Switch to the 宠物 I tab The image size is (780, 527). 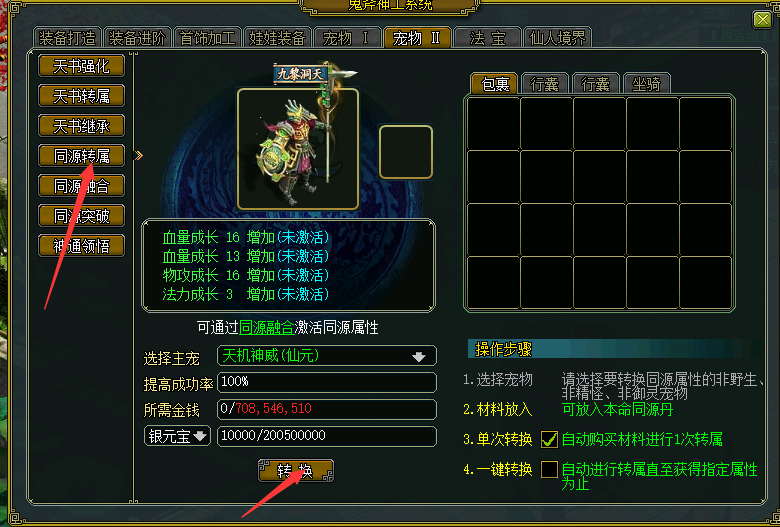pyautogui.click(x=346, y=39)
